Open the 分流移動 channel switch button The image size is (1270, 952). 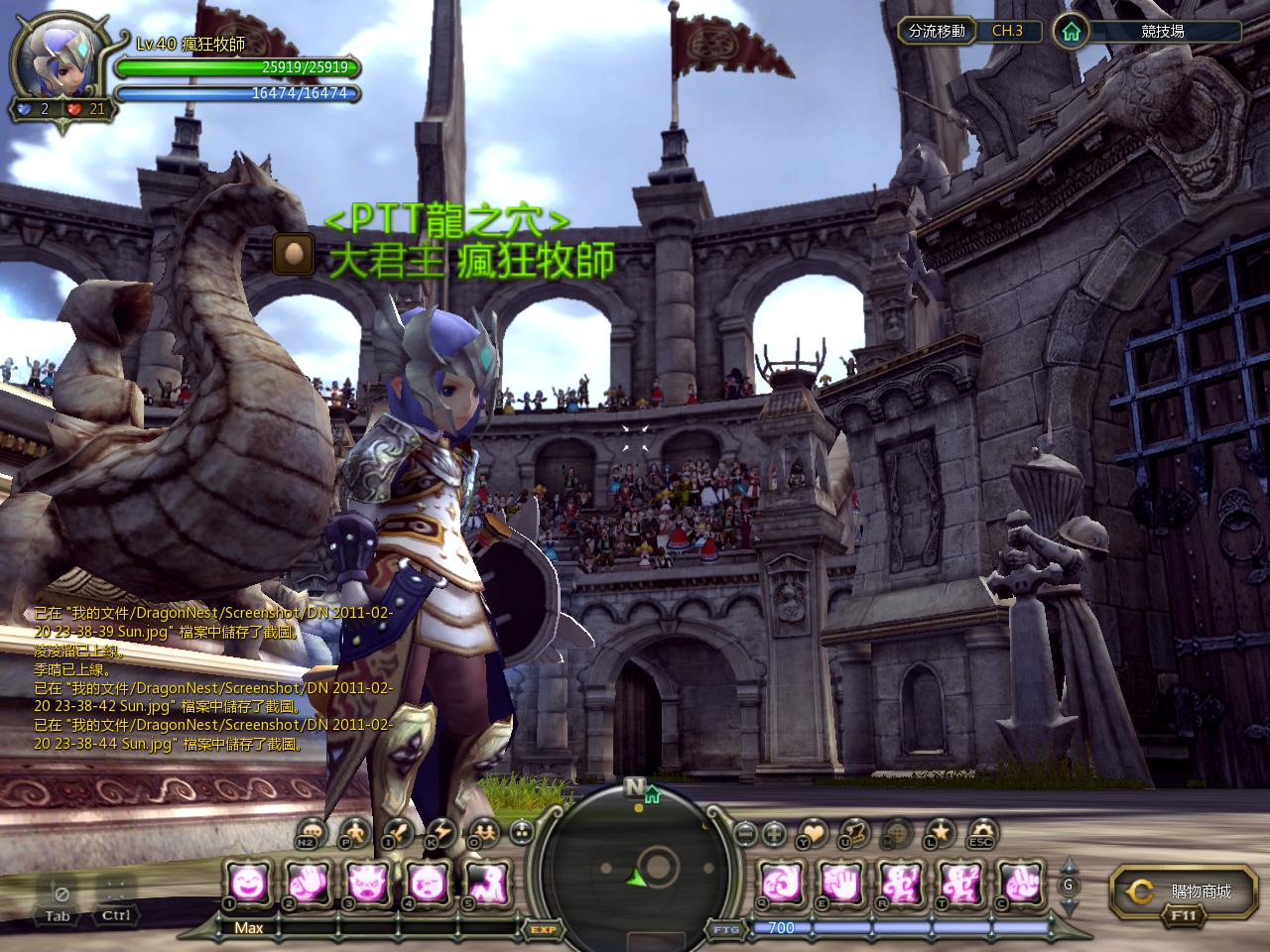pos(936,31)
